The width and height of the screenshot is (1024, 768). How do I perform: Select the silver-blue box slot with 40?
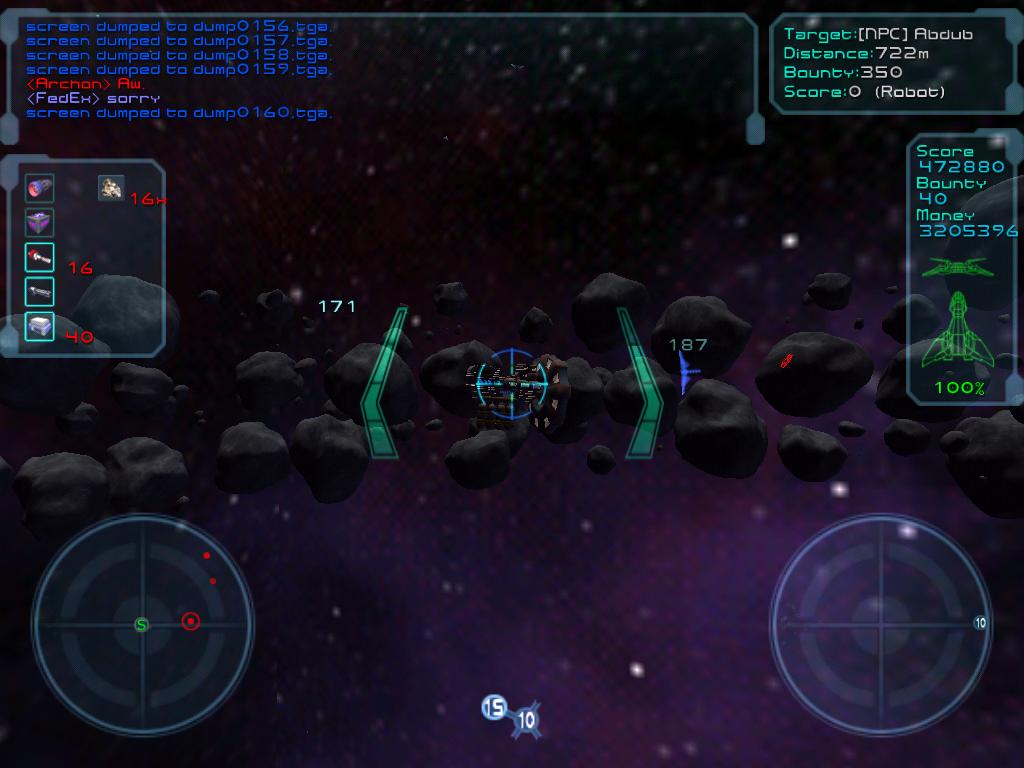[40, 326]
